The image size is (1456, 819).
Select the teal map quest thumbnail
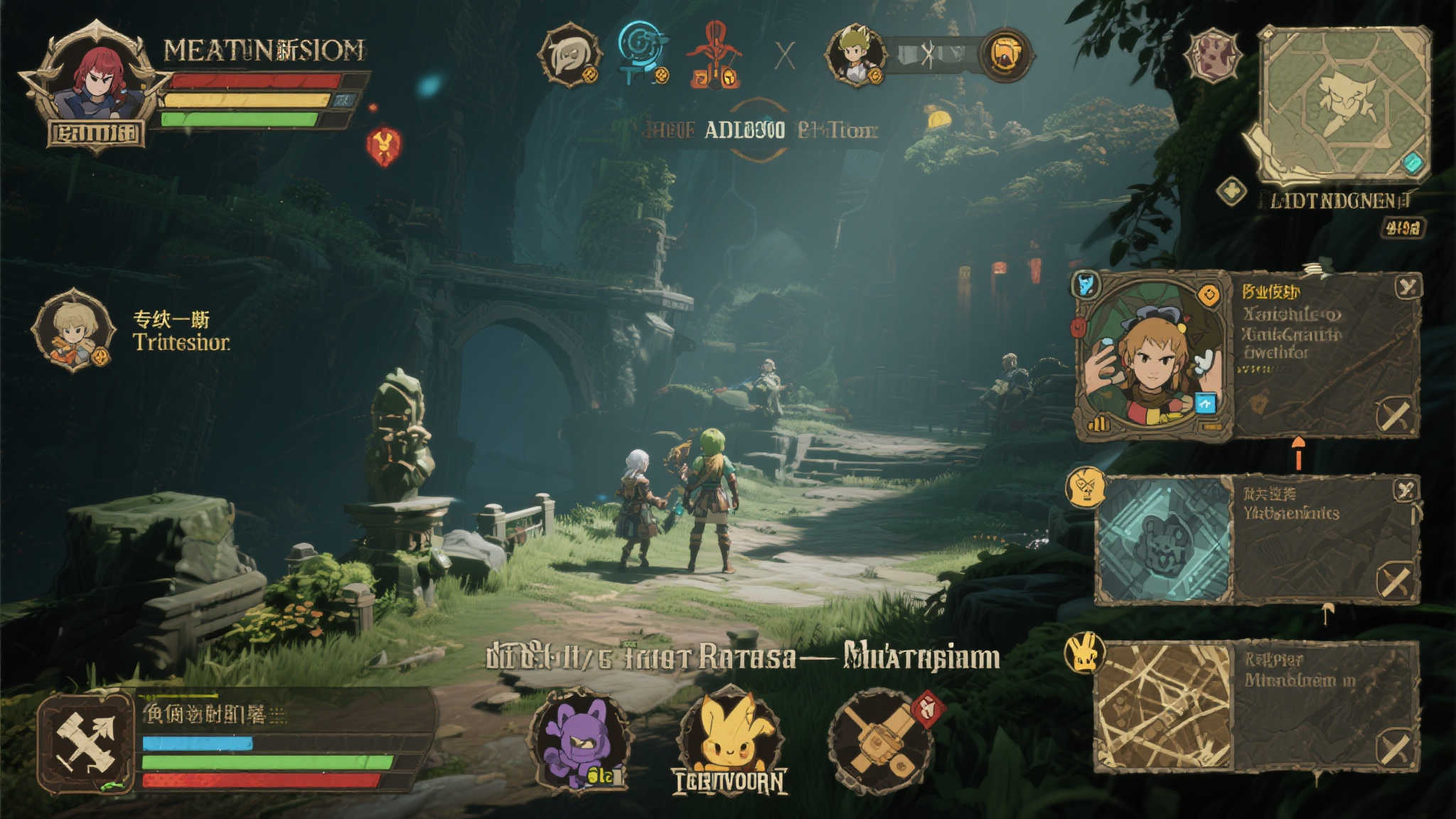coord(1165,540)
